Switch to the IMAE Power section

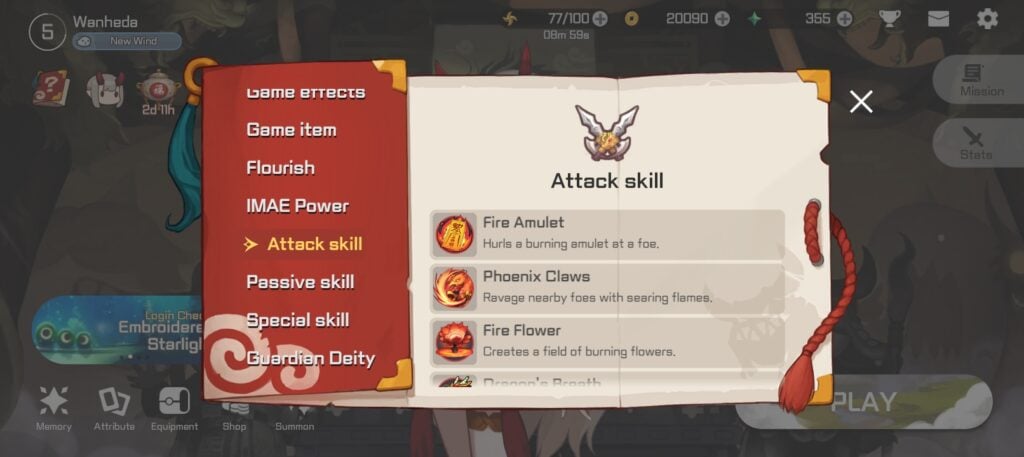(x=297, y=206)
